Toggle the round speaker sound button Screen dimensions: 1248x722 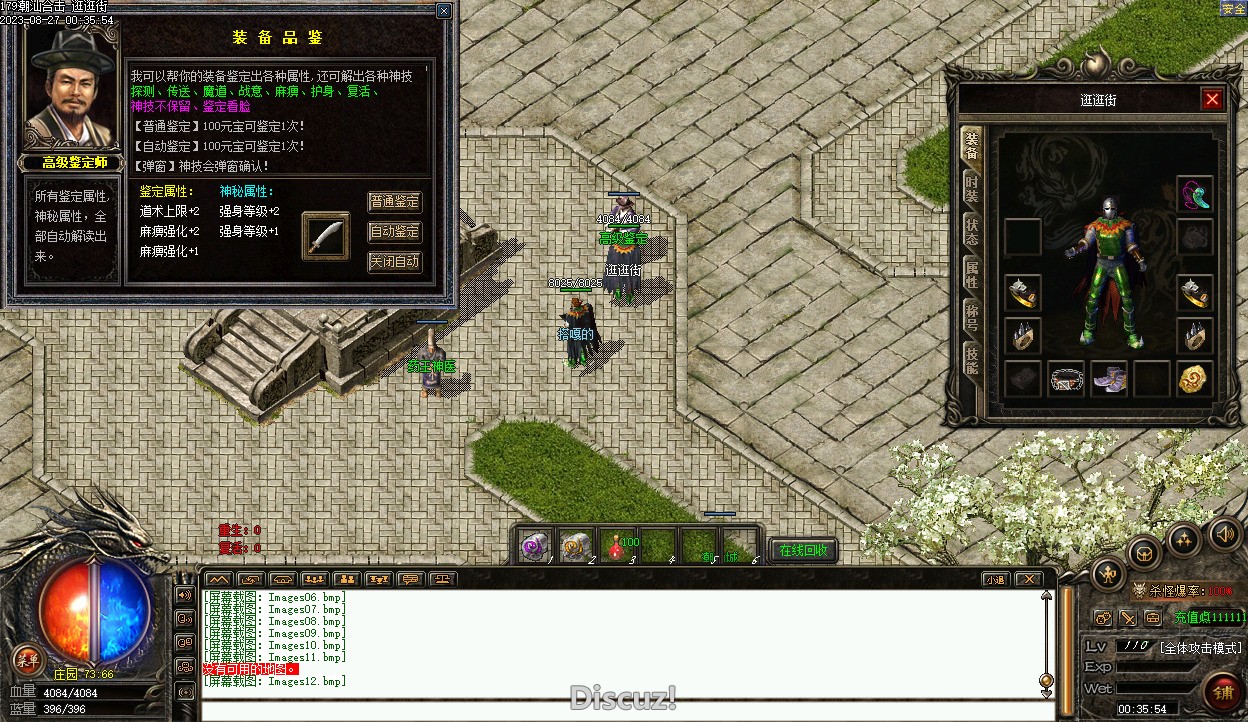1223,532
